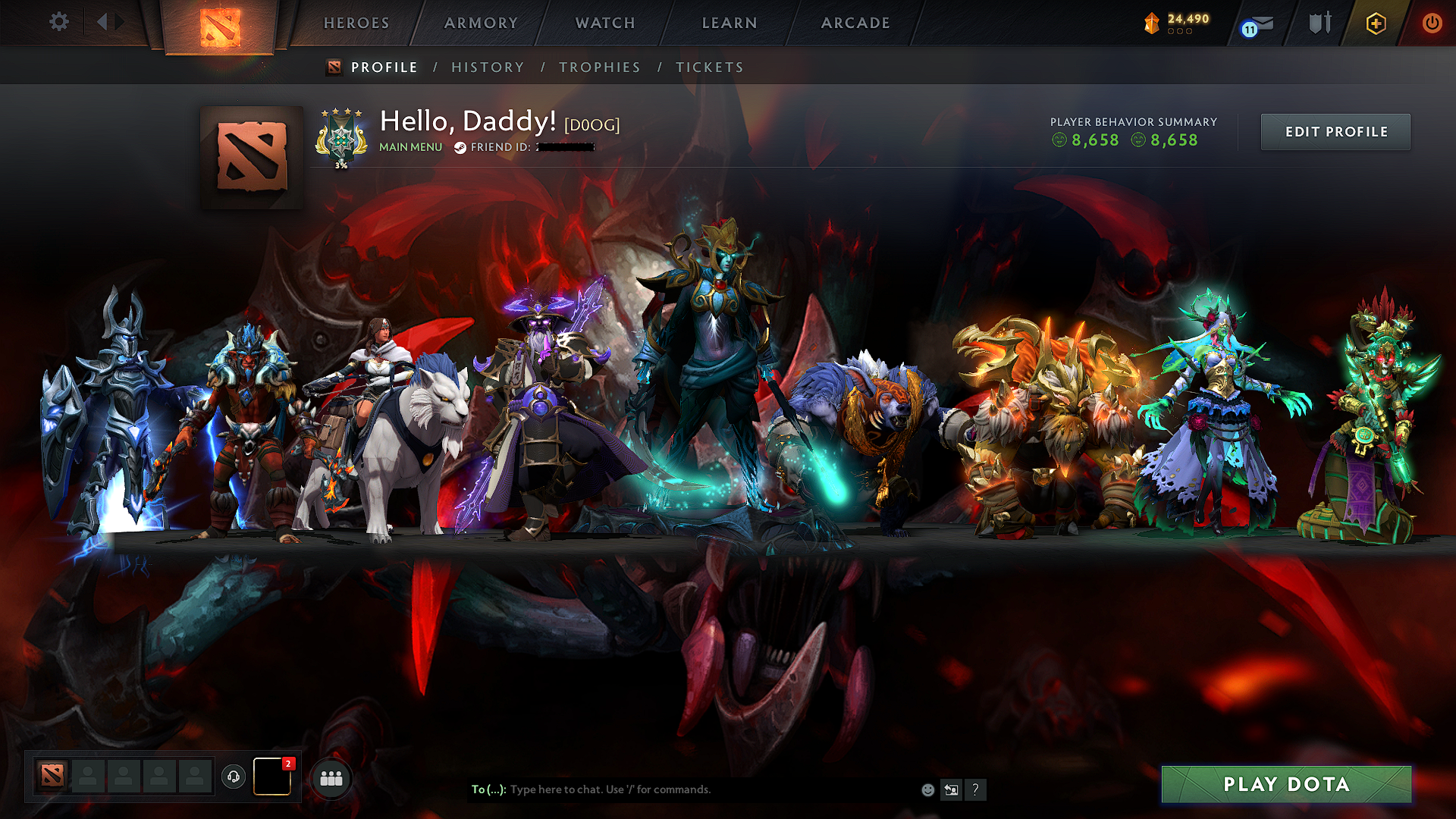Open the WATCH menu

pos(604,23)
